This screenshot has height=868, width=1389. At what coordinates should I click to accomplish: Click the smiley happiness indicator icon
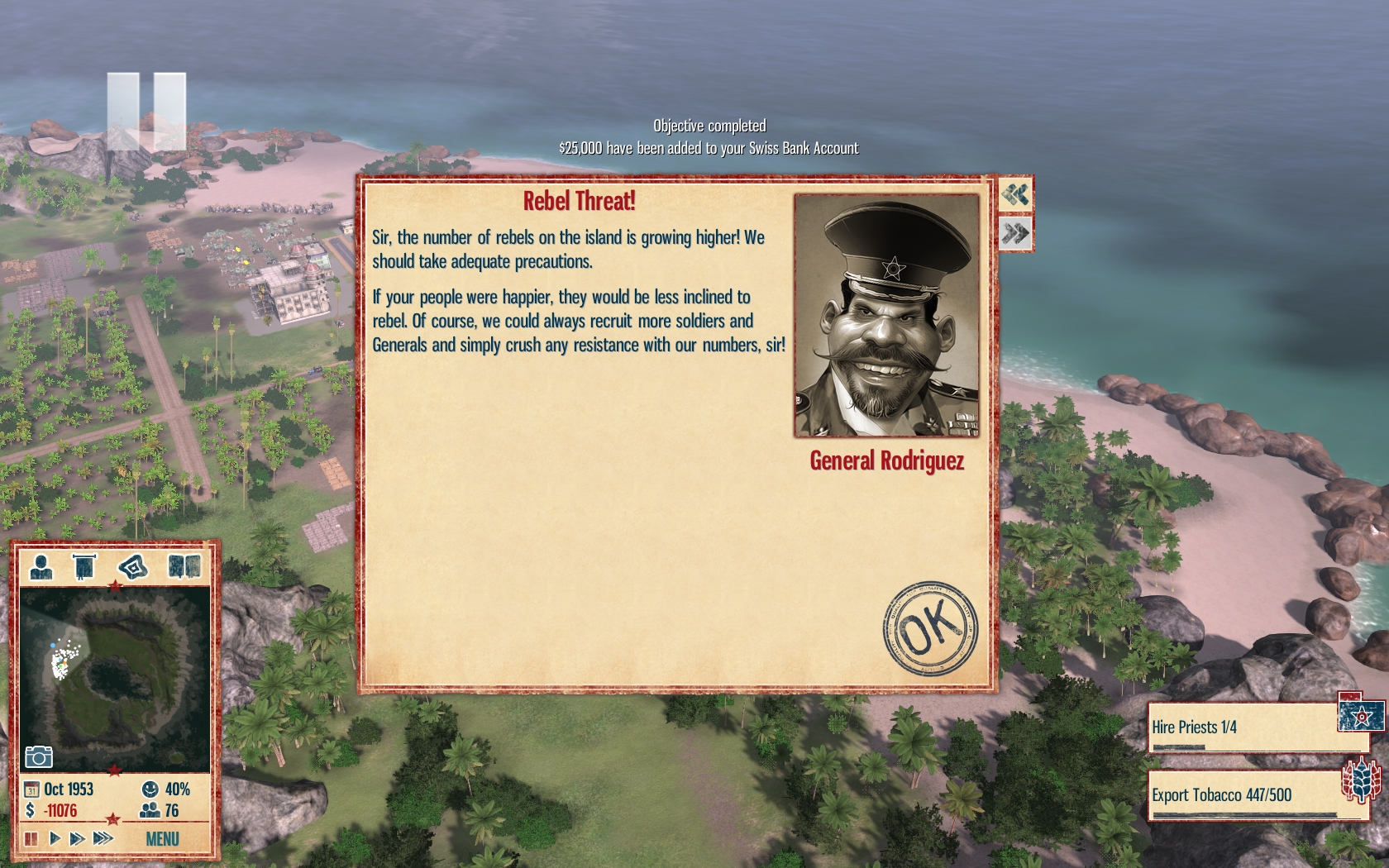[150, 789]
